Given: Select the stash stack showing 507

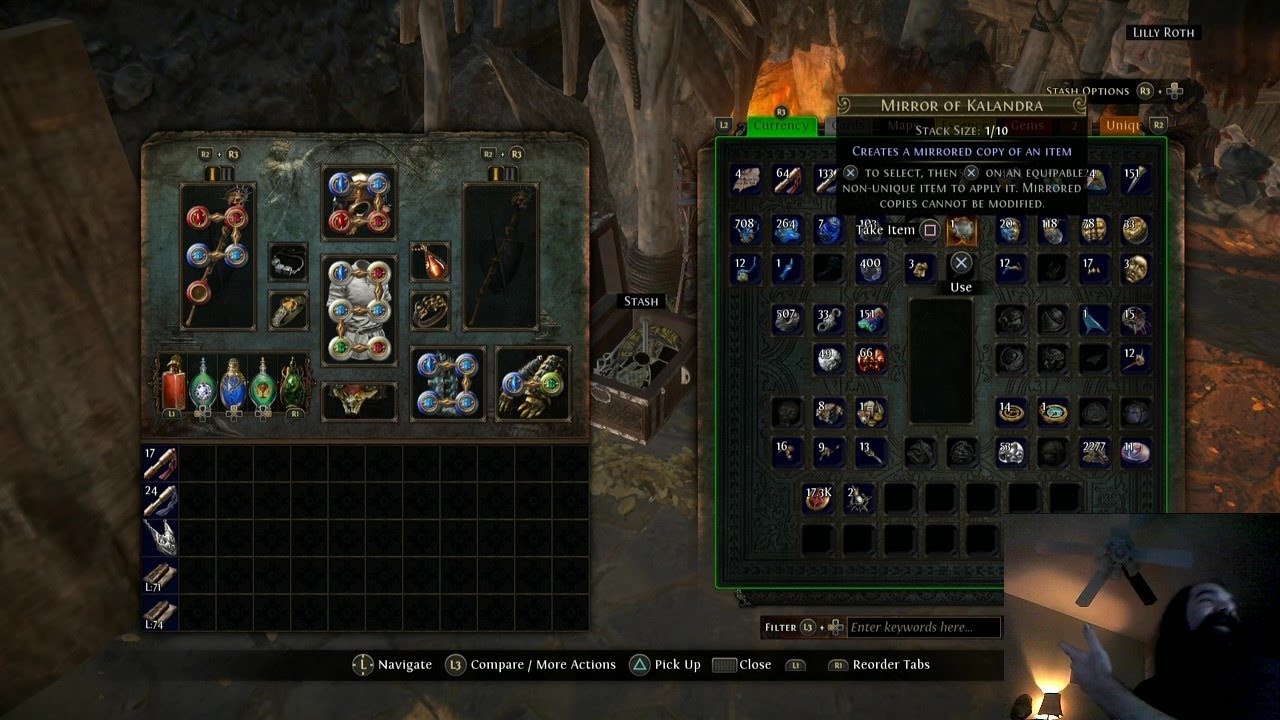Looking at the screenshot, I should pyautogui.click(x=787, y=320).
